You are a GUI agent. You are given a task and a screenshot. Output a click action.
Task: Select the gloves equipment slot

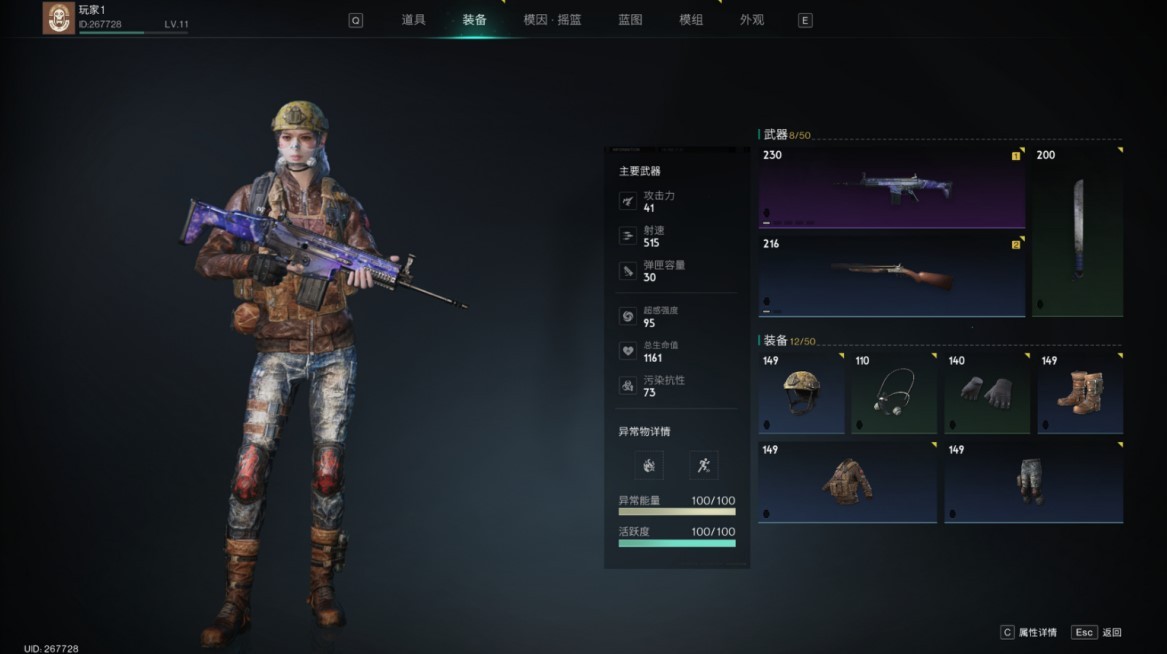[987, 392]
